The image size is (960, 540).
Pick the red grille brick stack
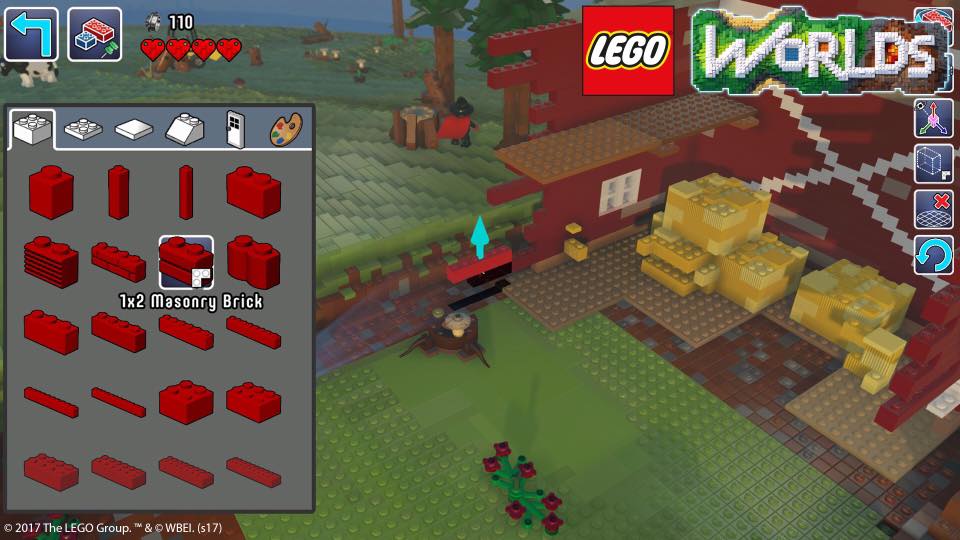coord(51,262)
